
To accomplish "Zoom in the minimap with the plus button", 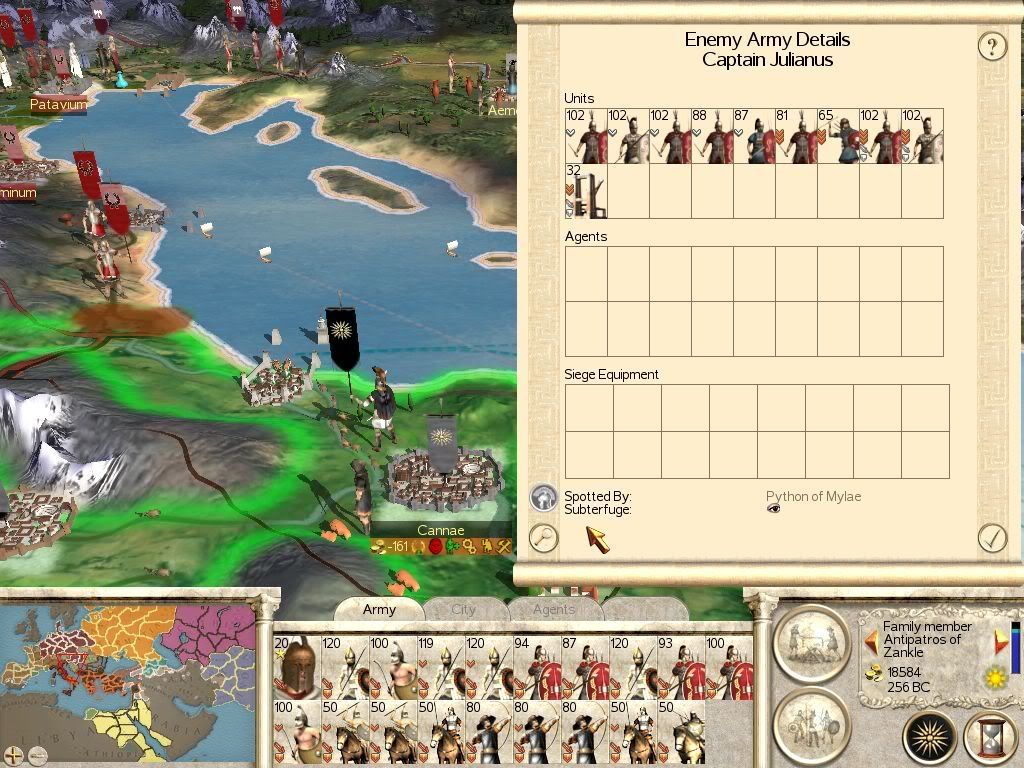I will pos(13,753).
